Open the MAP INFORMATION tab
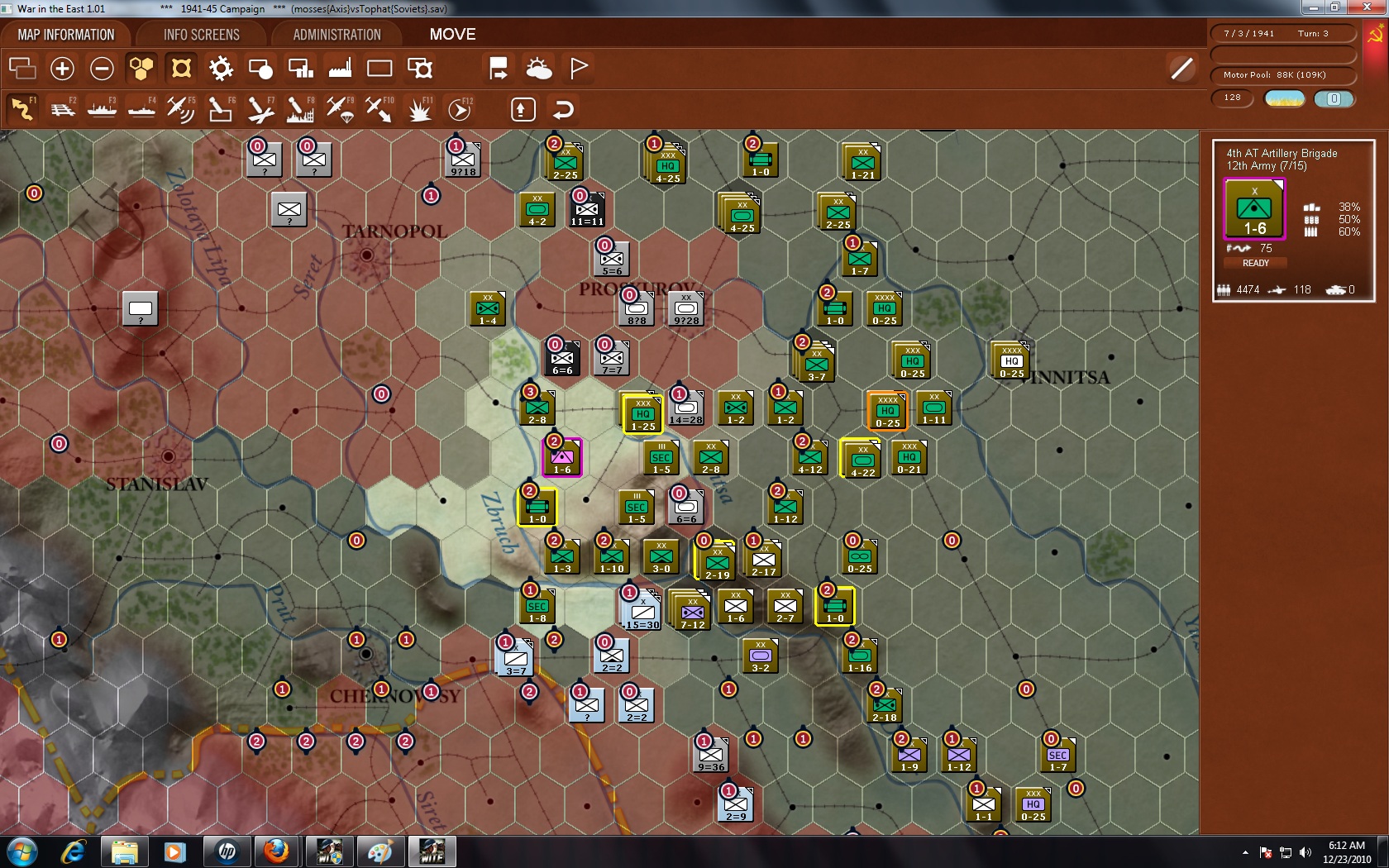Viewport: 1389px width, 868px height. (x=65, y=34)
